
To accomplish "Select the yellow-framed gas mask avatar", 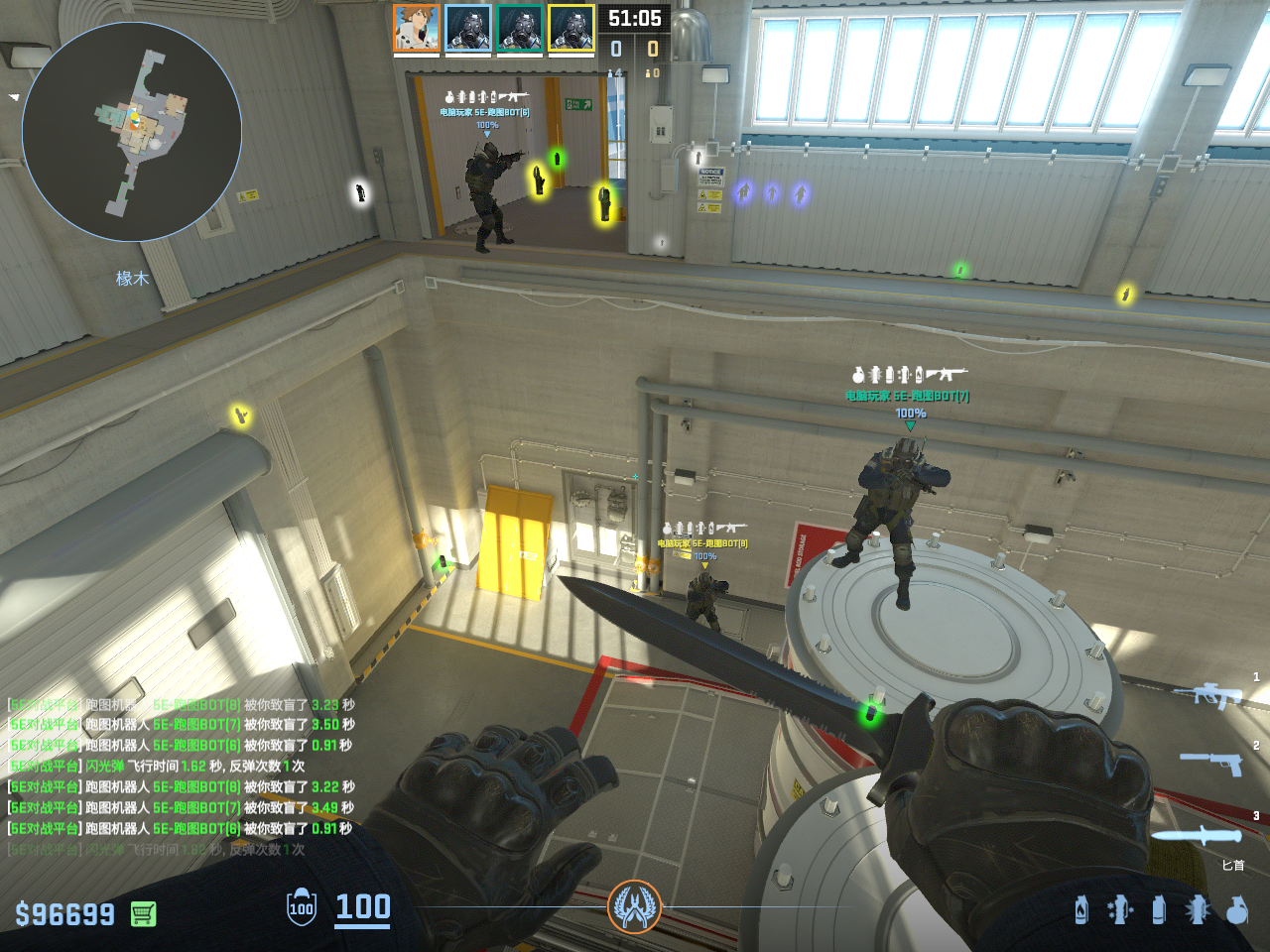I will [571, 28].
